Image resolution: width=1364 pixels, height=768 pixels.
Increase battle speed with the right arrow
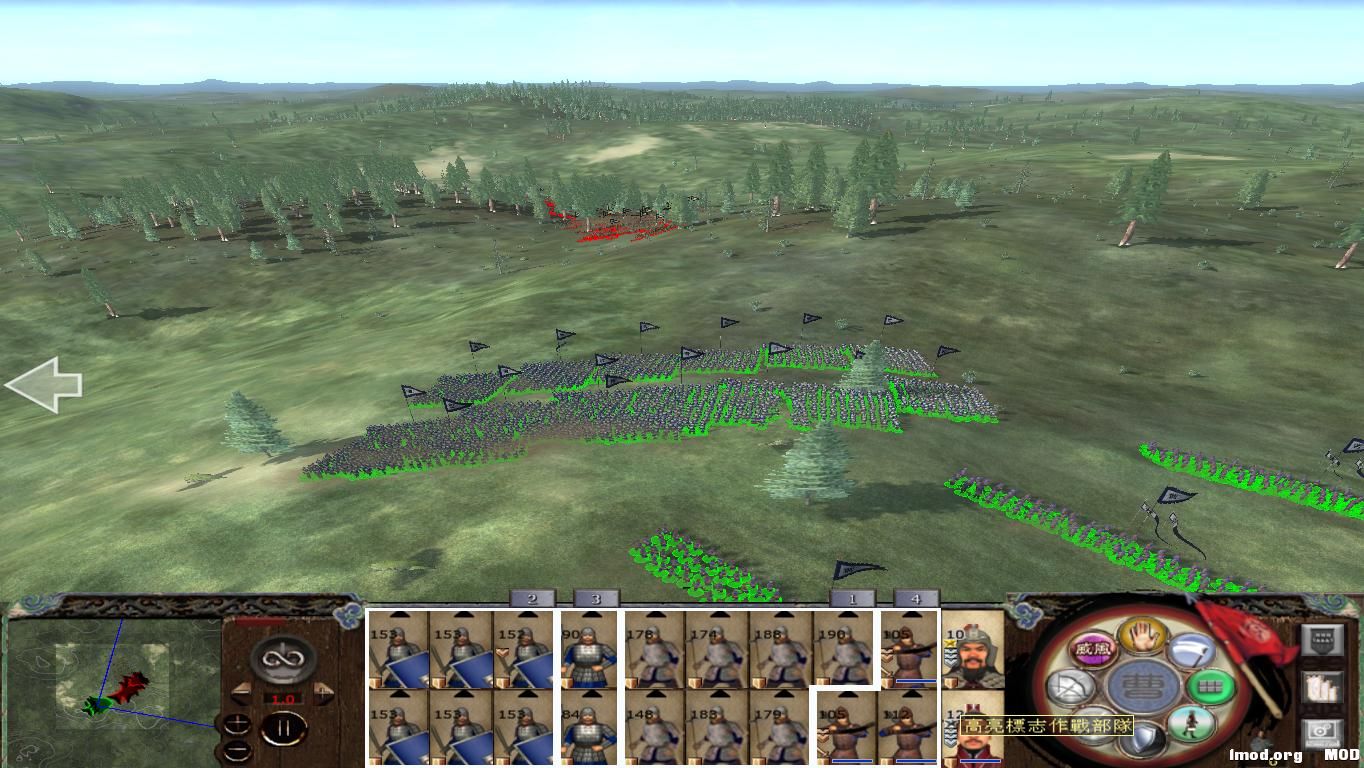[323, 691]
